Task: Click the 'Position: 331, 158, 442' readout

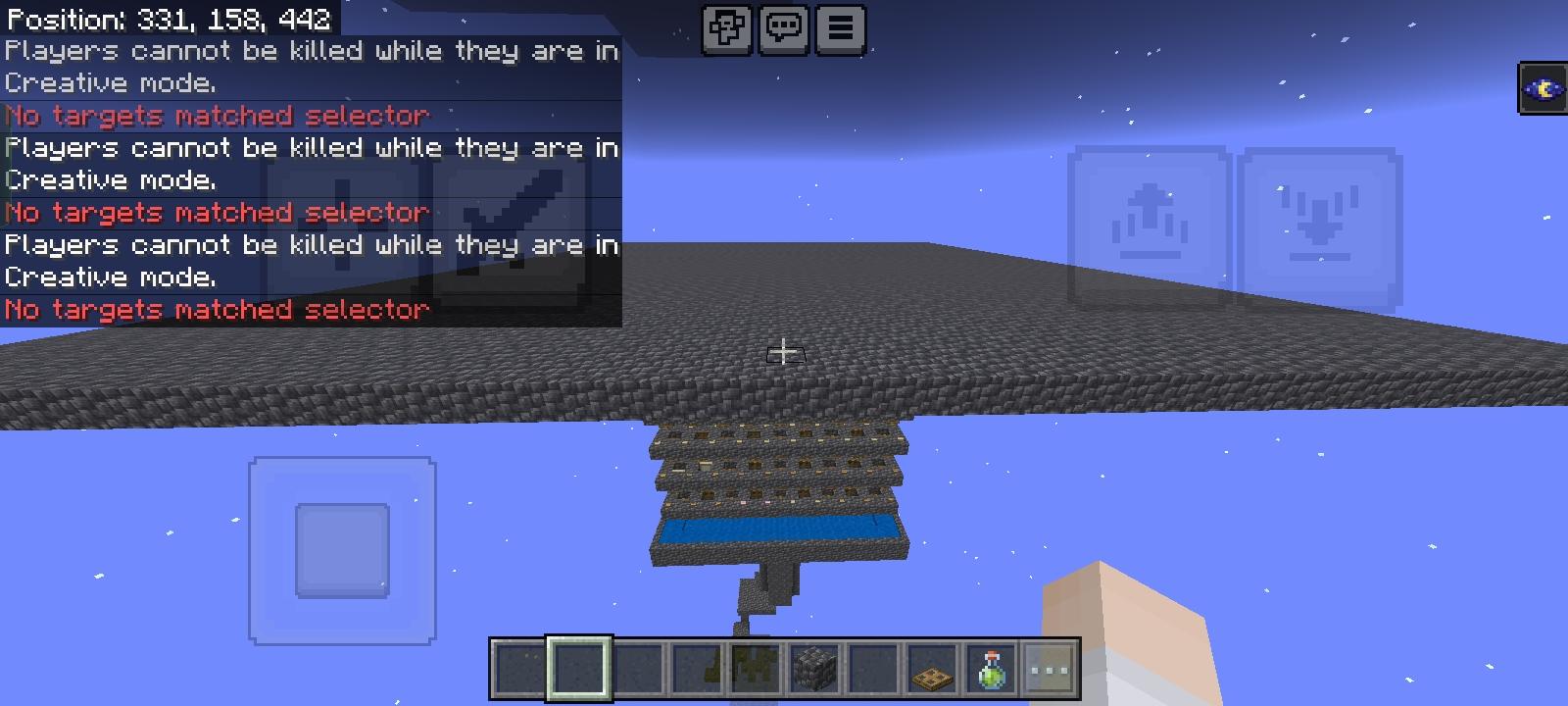Action: point(167,18)
